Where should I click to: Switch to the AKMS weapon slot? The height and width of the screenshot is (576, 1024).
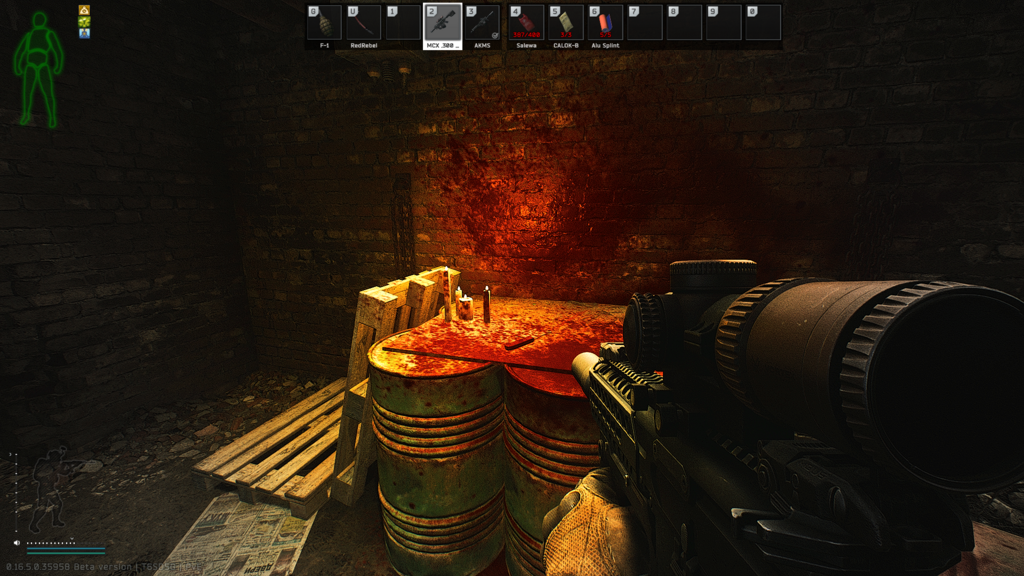(x=483, y=23)
